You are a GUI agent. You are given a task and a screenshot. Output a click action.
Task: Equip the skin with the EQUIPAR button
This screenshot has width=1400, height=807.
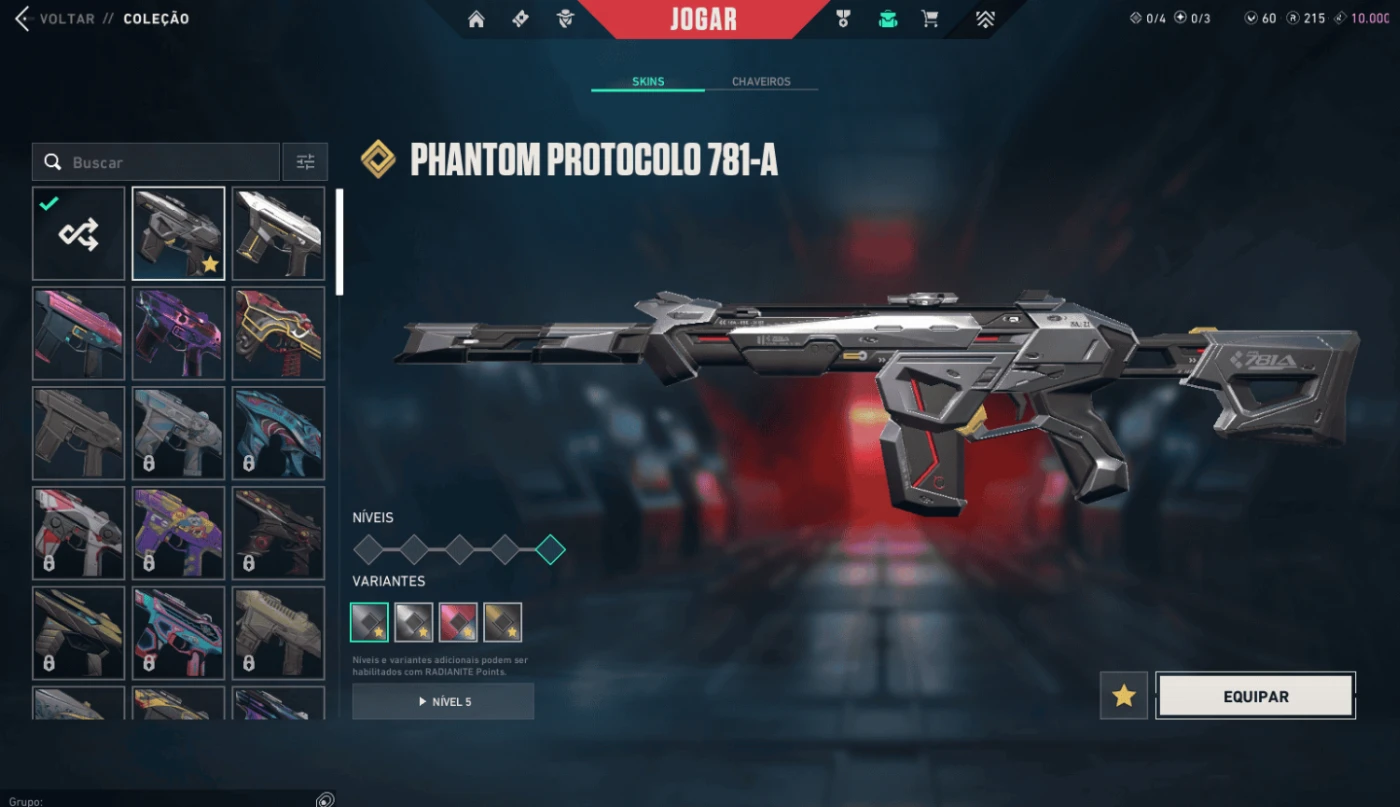1255,696
